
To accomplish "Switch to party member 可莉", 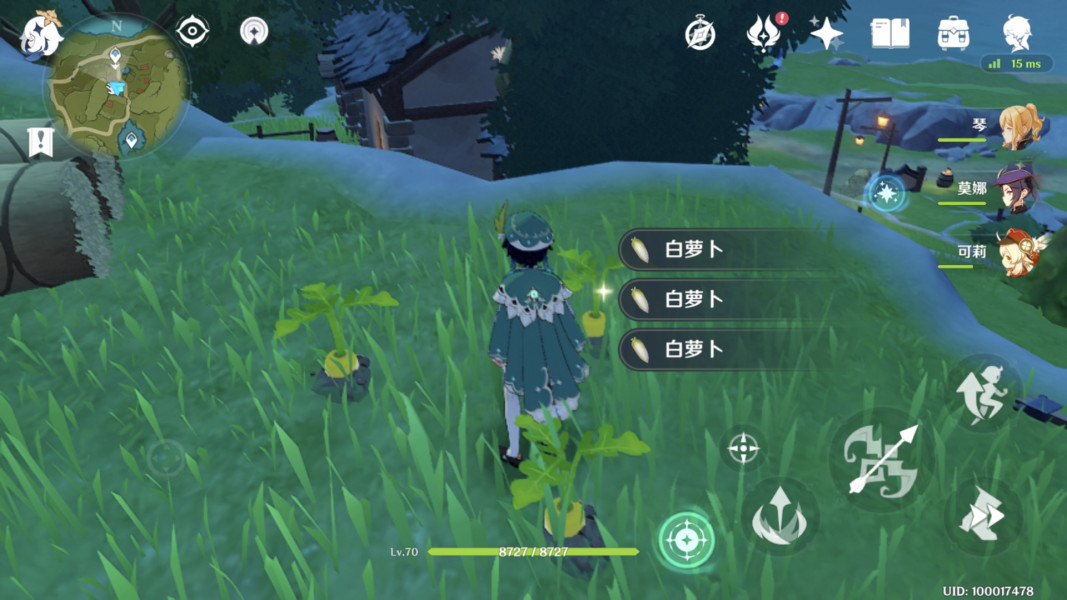I will coord(1018,253).
